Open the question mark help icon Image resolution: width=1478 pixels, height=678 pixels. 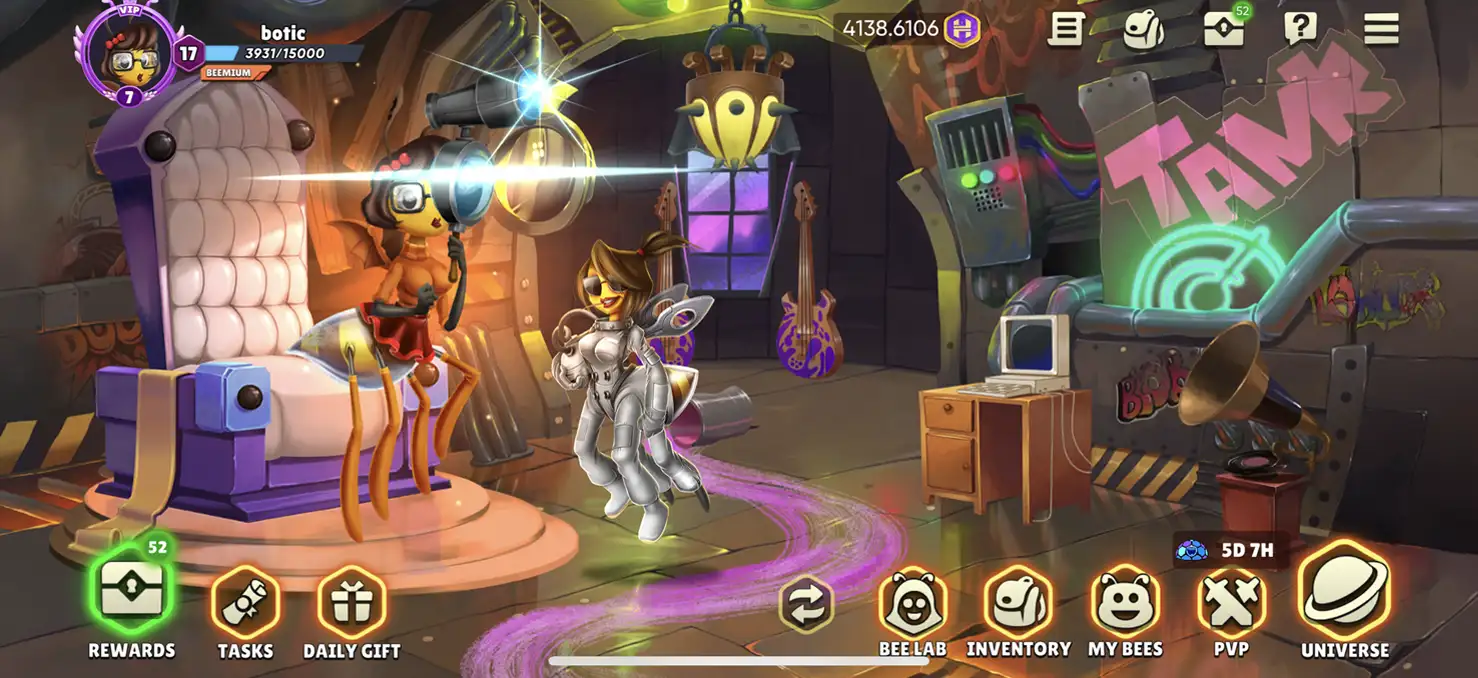[1300, 29]
